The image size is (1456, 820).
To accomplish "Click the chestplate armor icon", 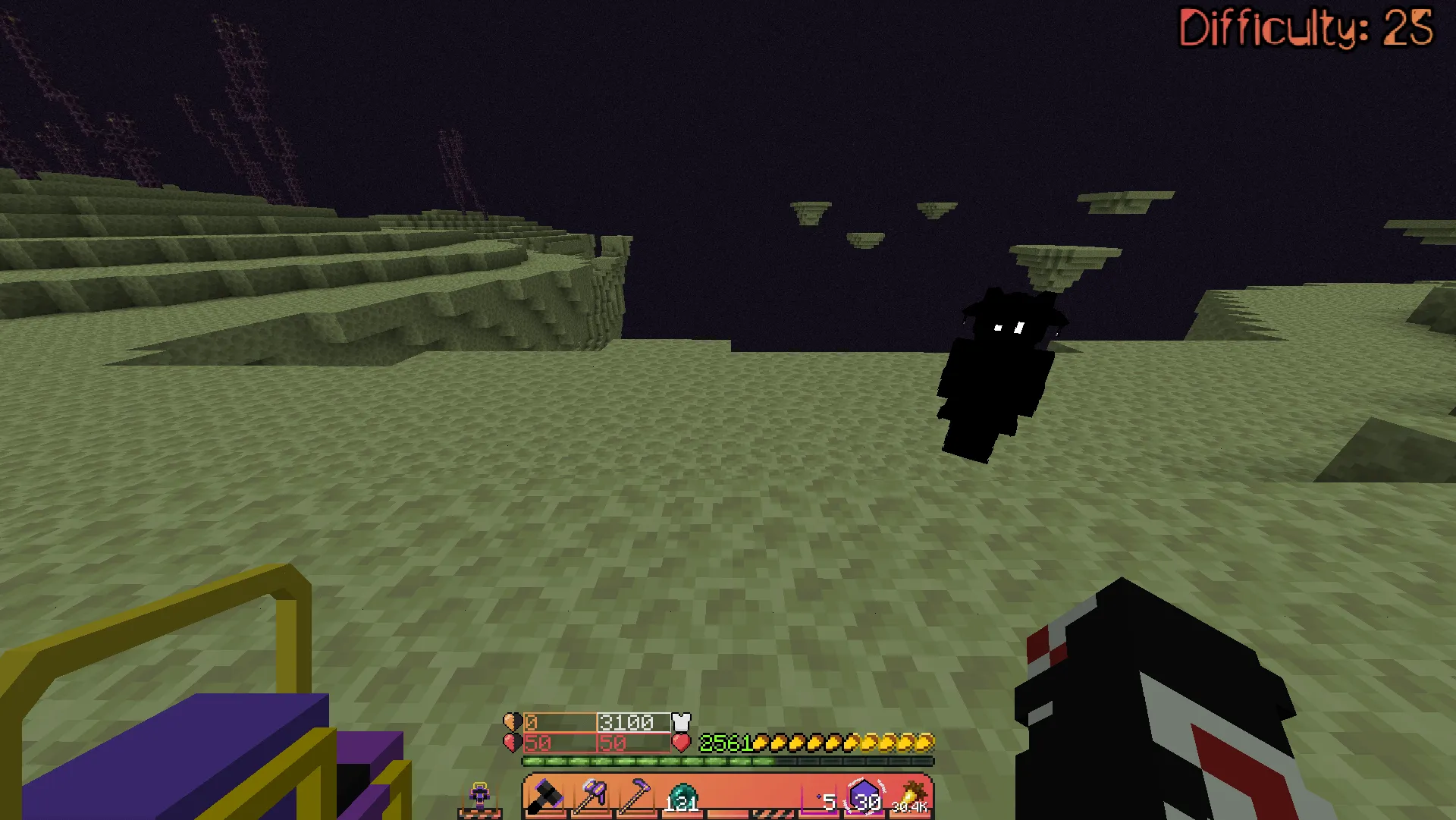I will tap(681, 721).
